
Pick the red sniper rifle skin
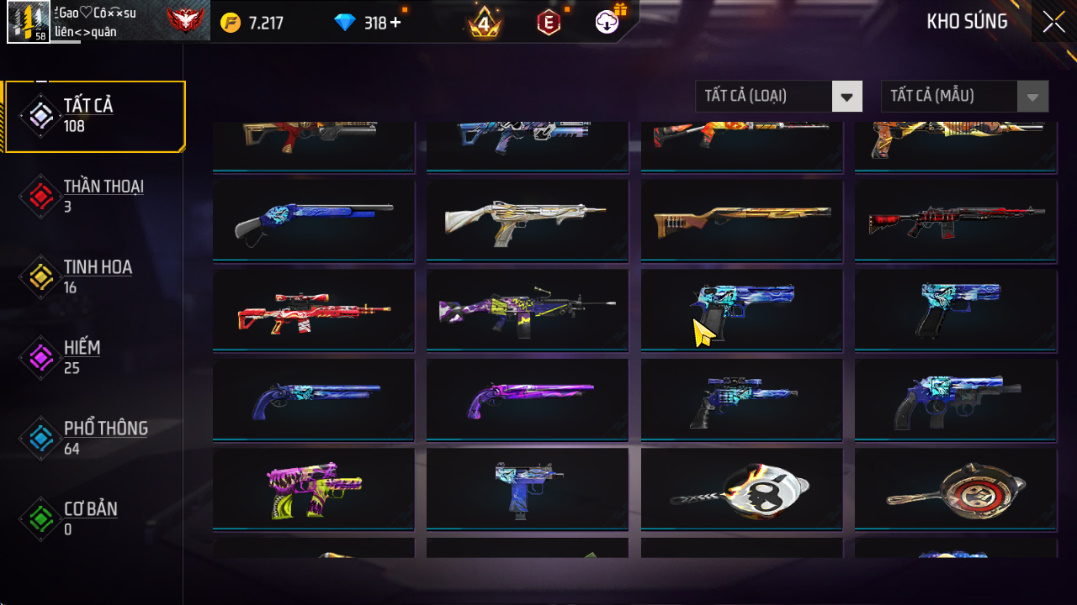pyautogui.click(x=313, y=310)
